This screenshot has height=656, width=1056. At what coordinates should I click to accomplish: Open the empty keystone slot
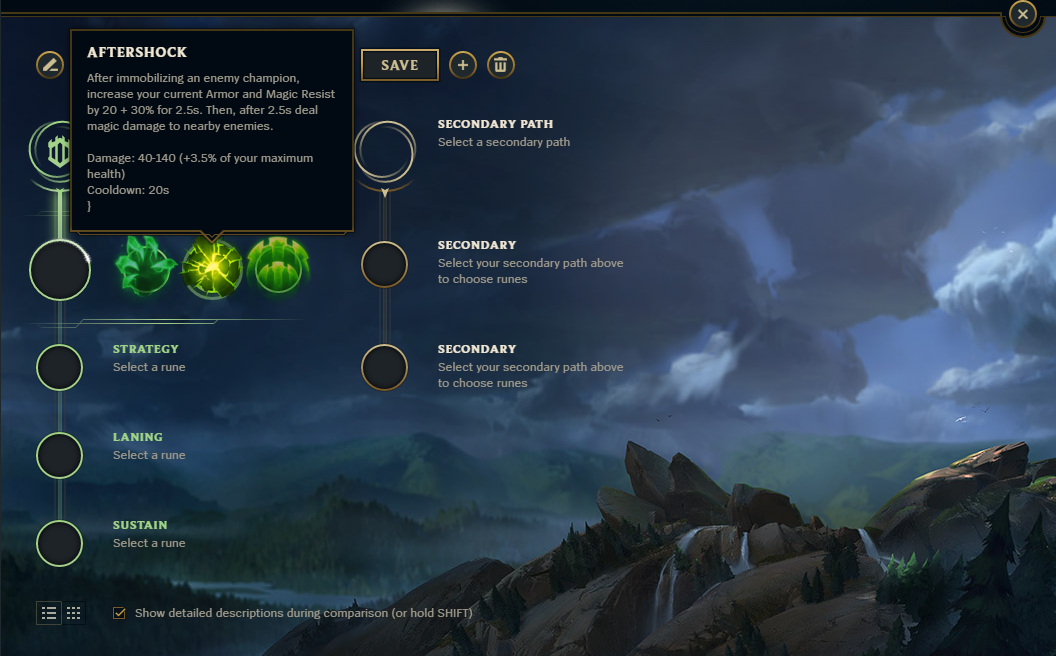pos(60,270)
